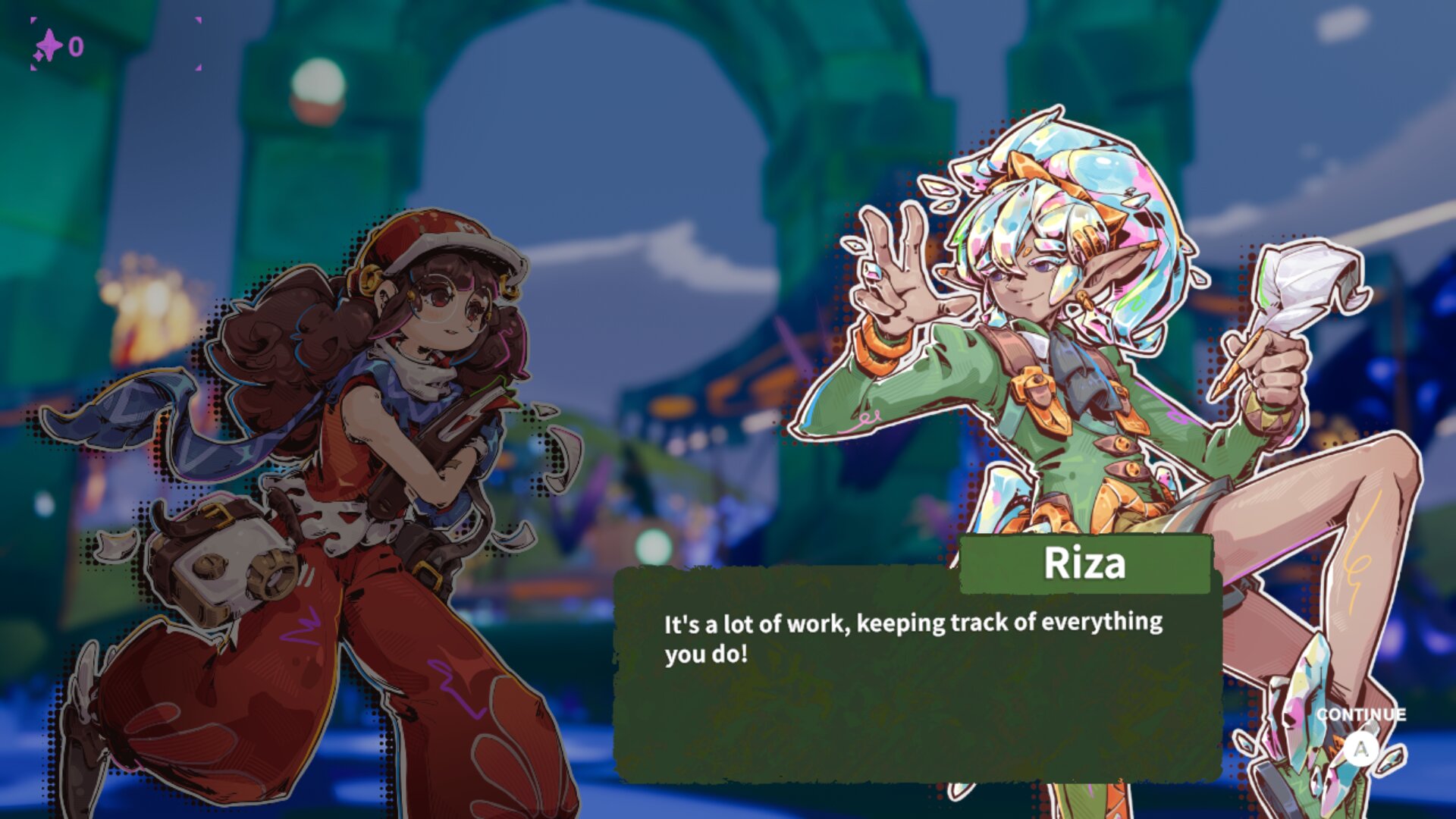
Task: Select the sparkle counter showing 0
Action: click(77, 45)
